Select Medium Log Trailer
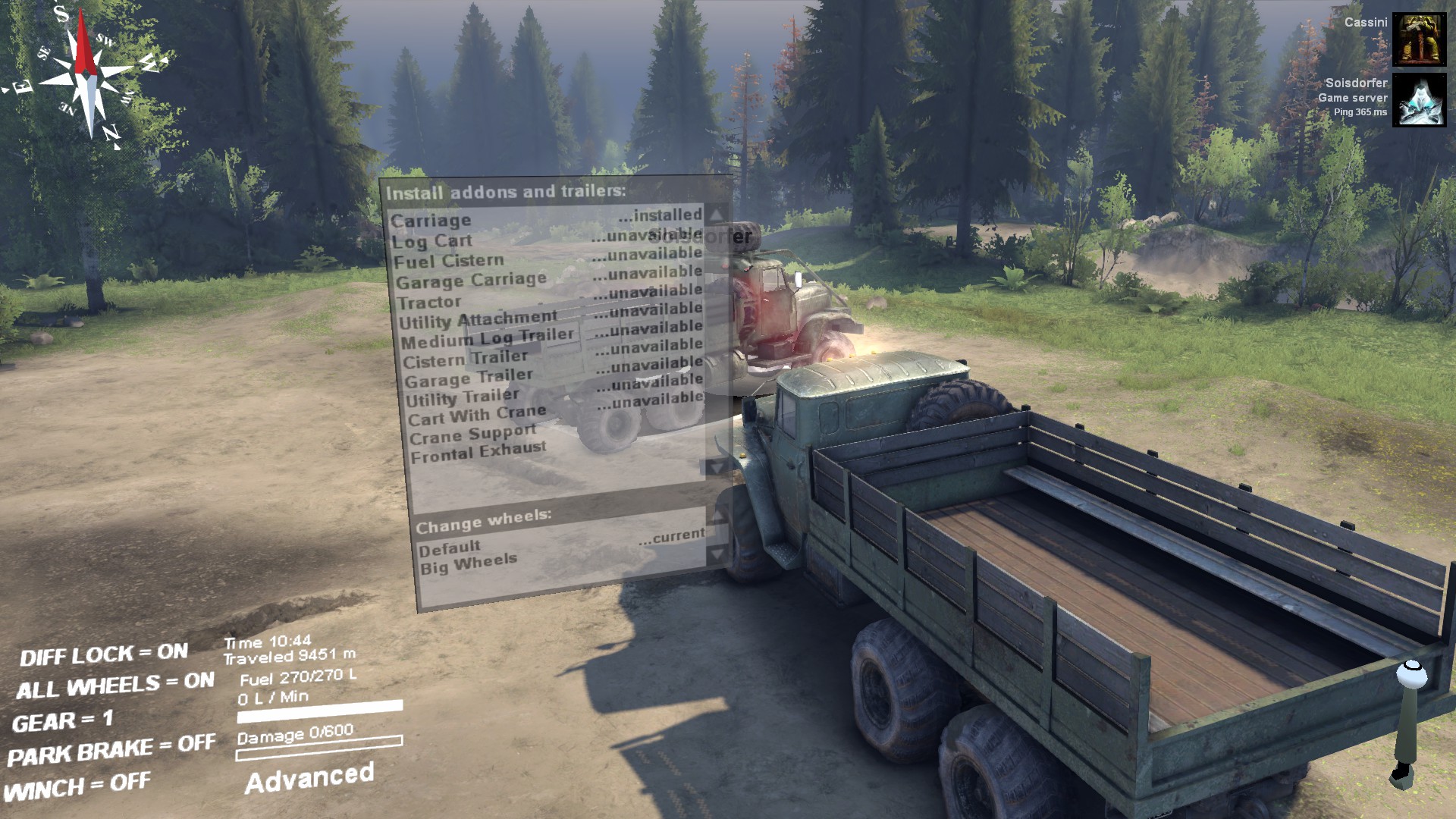 coord(488,338)
